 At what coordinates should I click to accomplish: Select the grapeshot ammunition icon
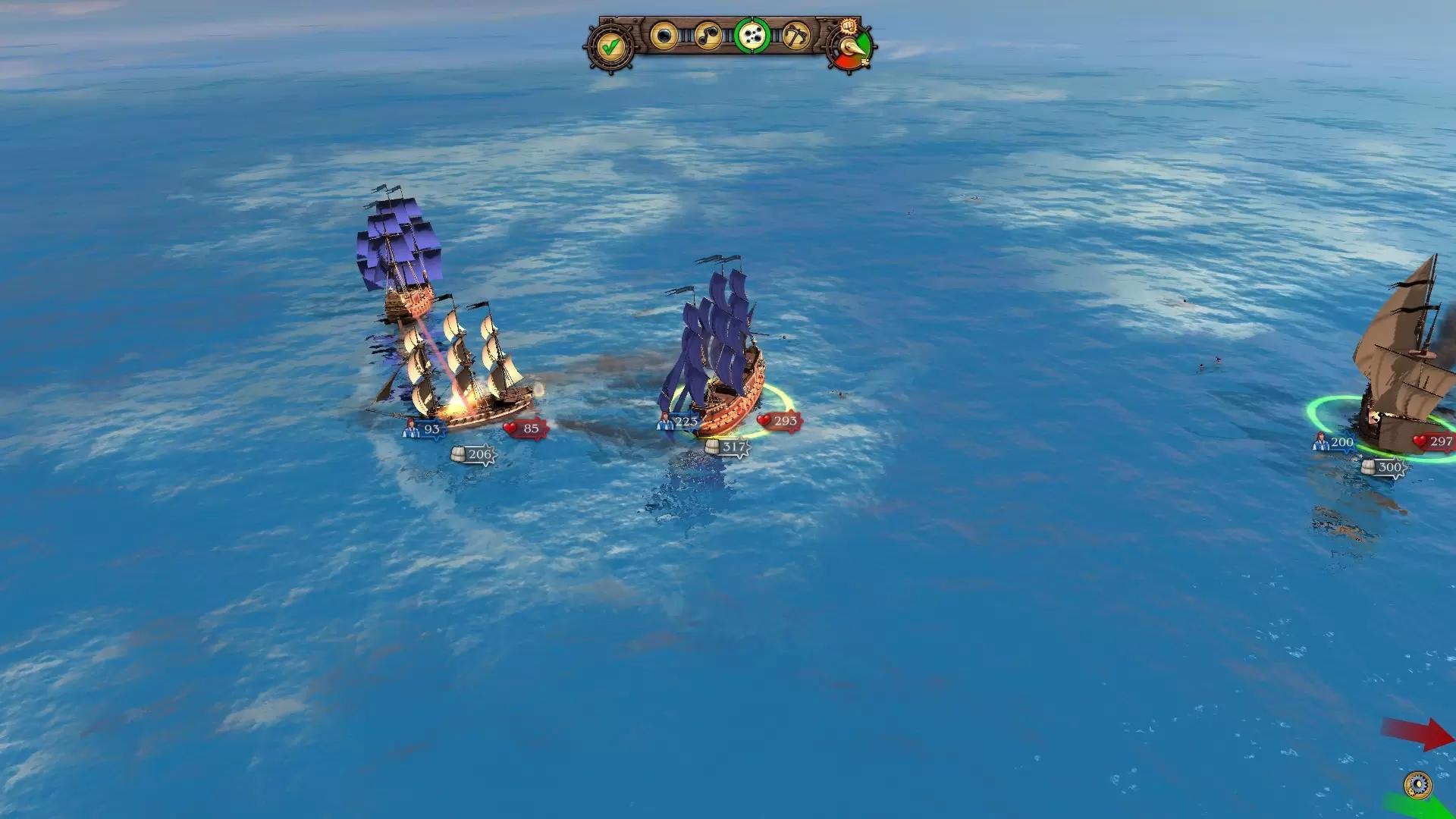[x=752, y=36]
